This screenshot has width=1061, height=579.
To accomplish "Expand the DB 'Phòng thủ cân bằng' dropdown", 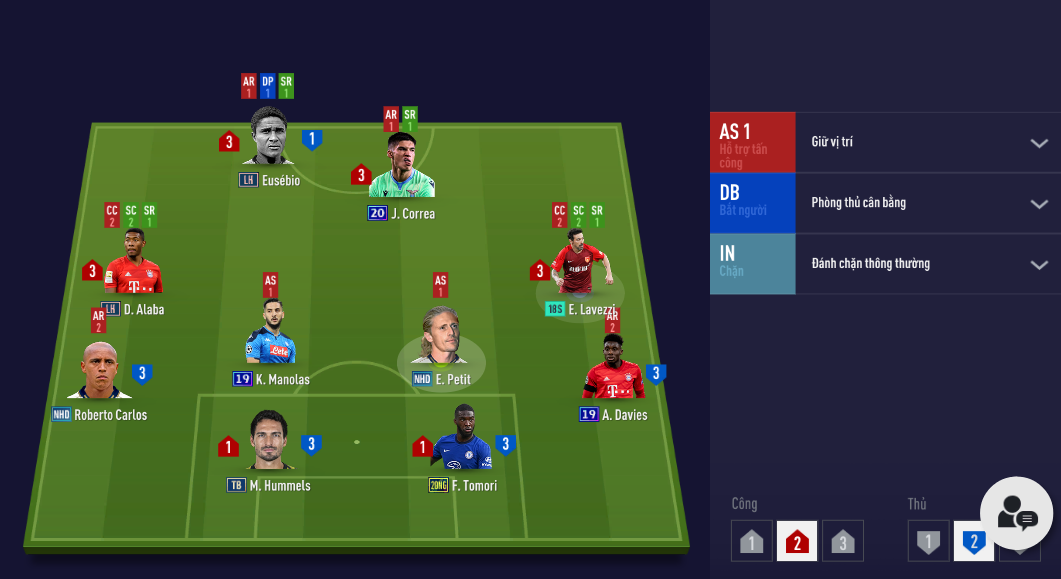I will pyautogui.click(x=1038, y=204).
